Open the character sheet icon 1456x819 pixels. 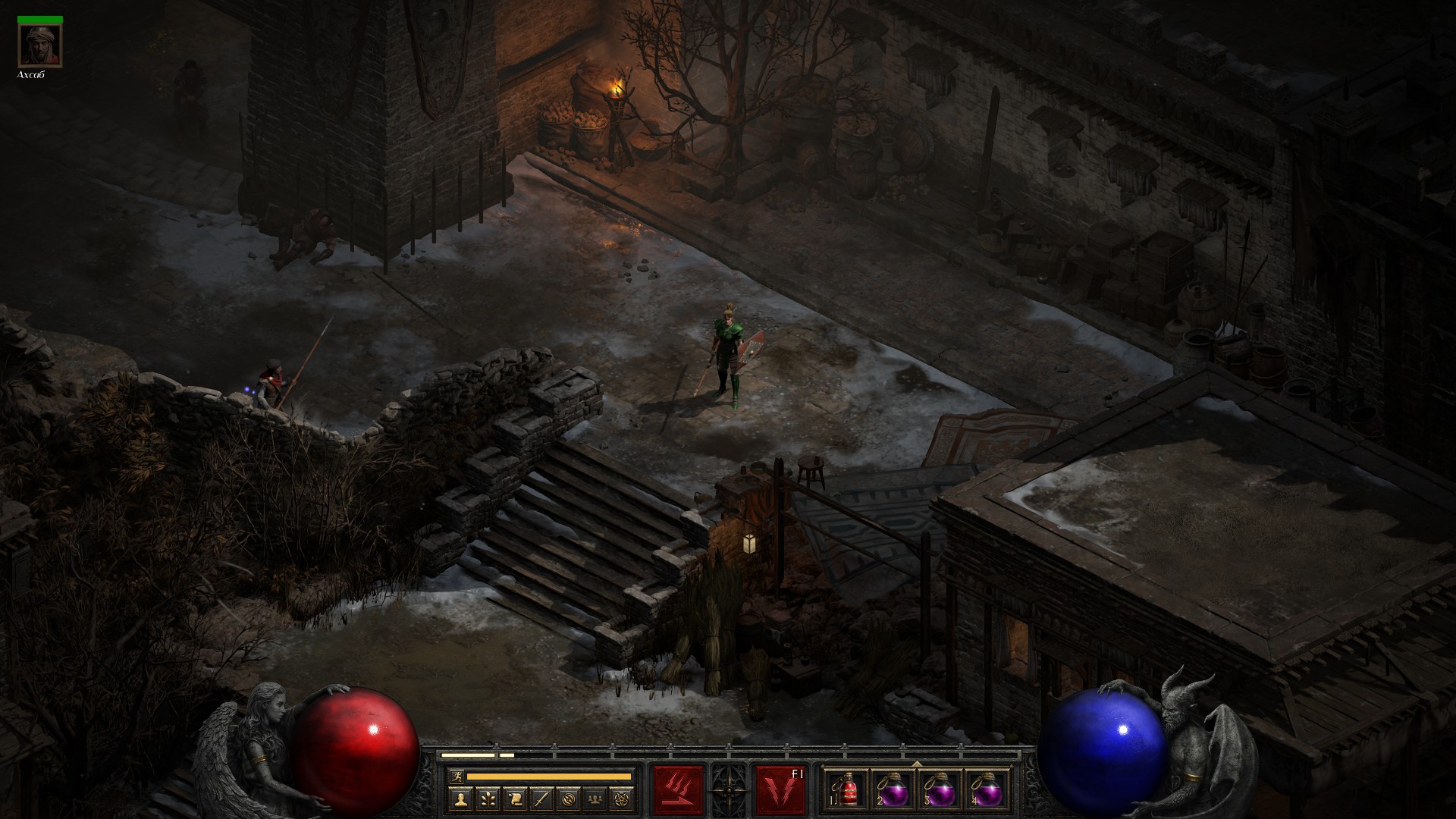click(x=460, y=799)
